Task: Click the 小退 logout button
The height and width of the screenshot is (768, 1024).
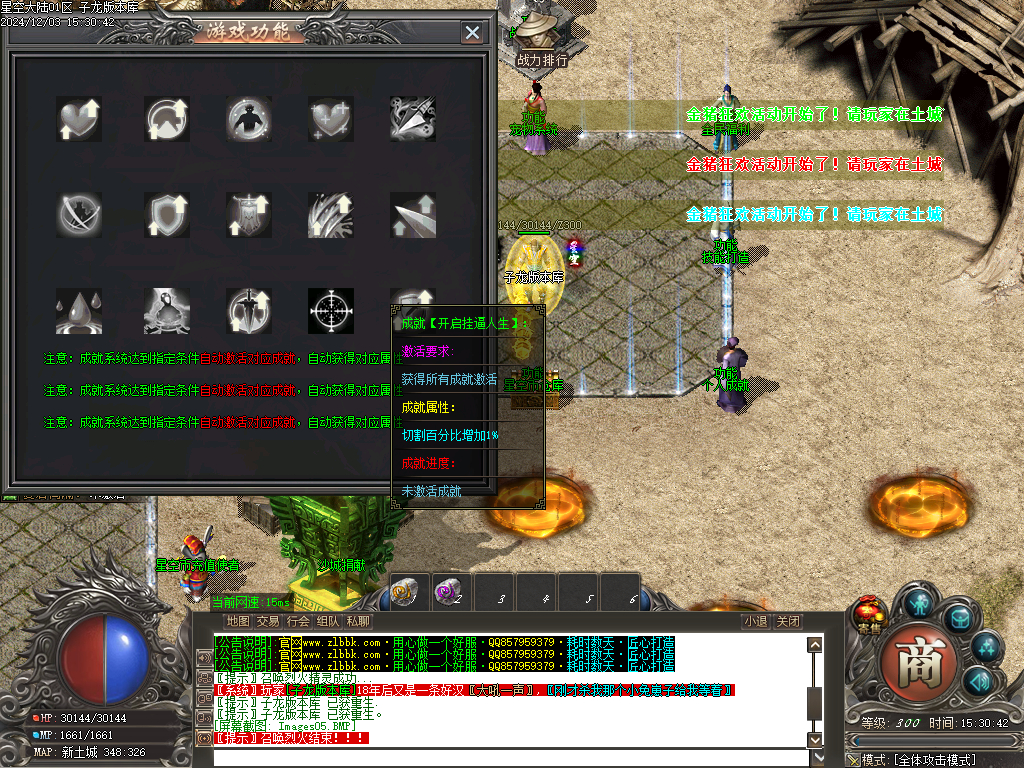Action: [x=756, y=621]
